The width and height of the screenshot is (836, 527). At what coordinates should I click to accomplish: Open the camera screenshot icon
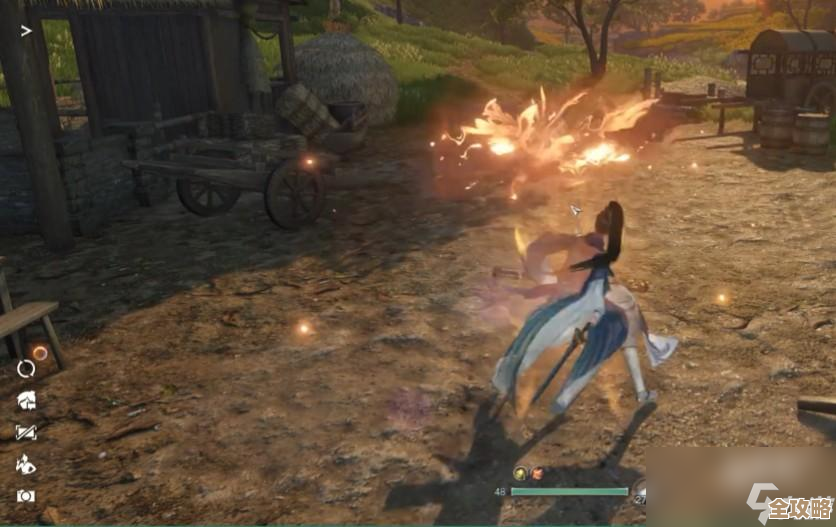point(26,496)
